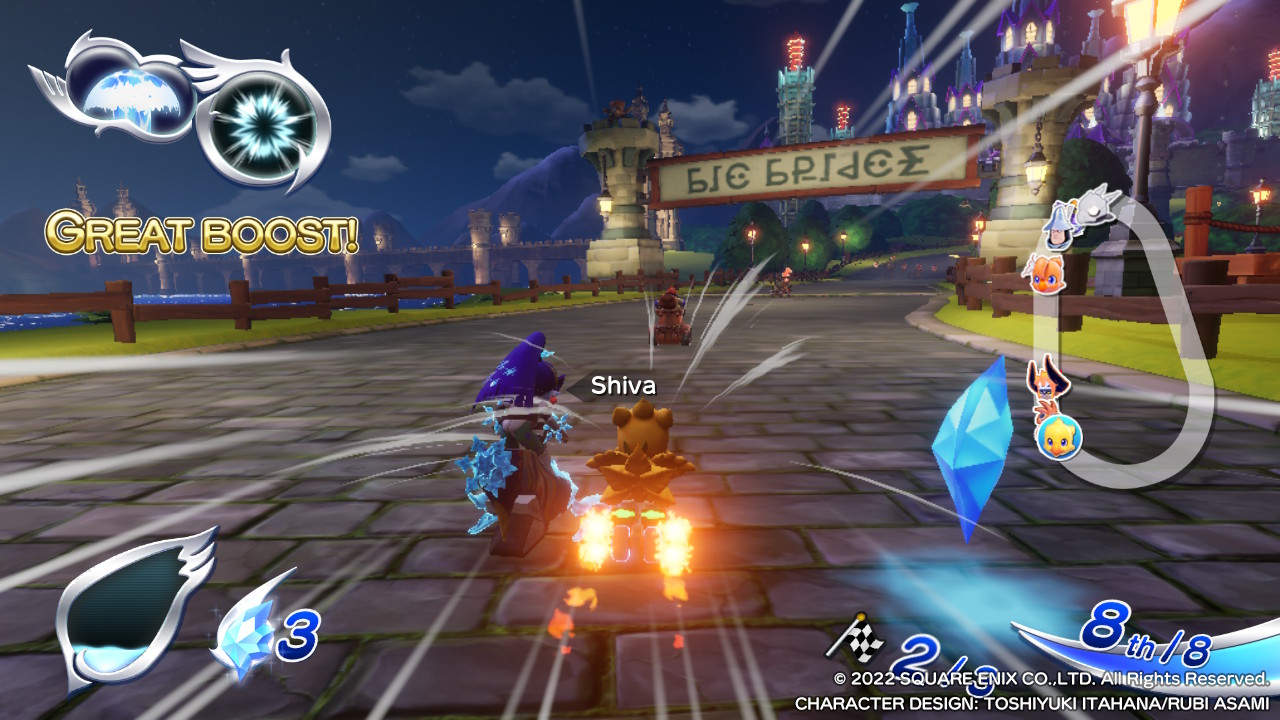Viewport: 1280px width, 720px height.
Task: Select the yellow Chocobo marker on minimap
Action: [x=1058, y=438]
